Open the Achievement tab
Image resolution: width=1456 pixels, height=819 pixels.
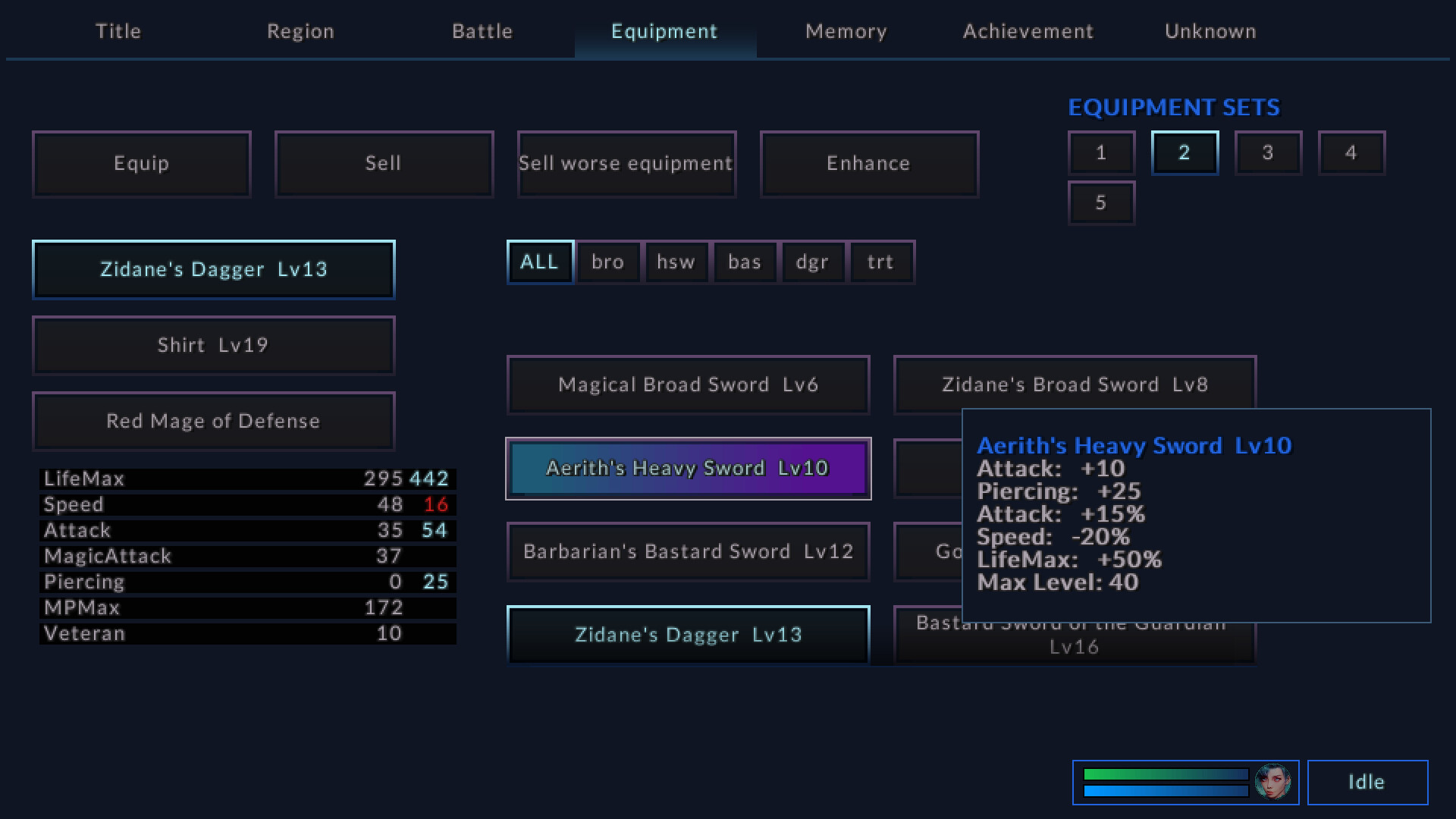[1028, 31]
